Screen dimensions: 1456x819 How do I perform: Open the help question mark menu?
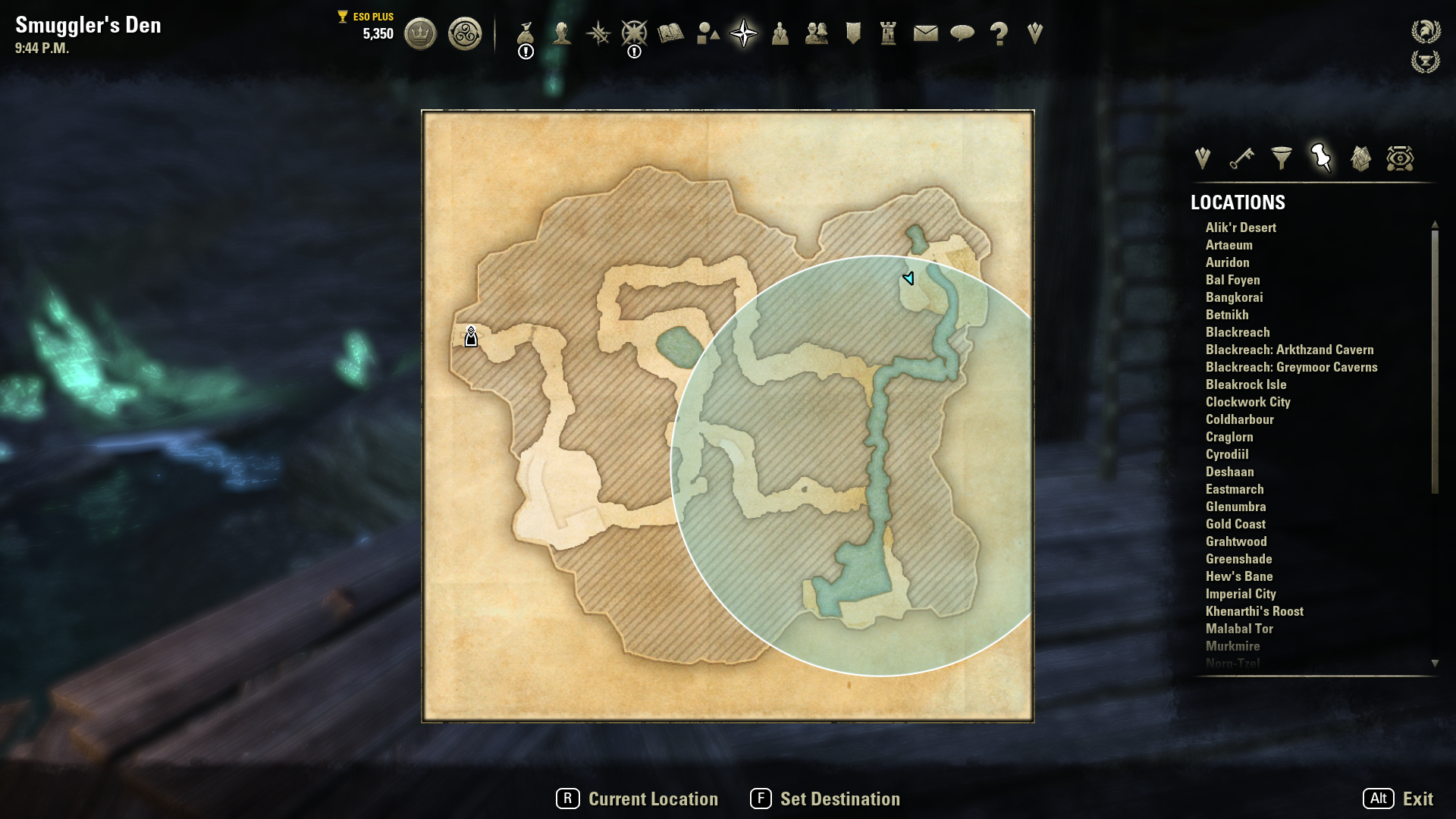click(x=999, y=33)
